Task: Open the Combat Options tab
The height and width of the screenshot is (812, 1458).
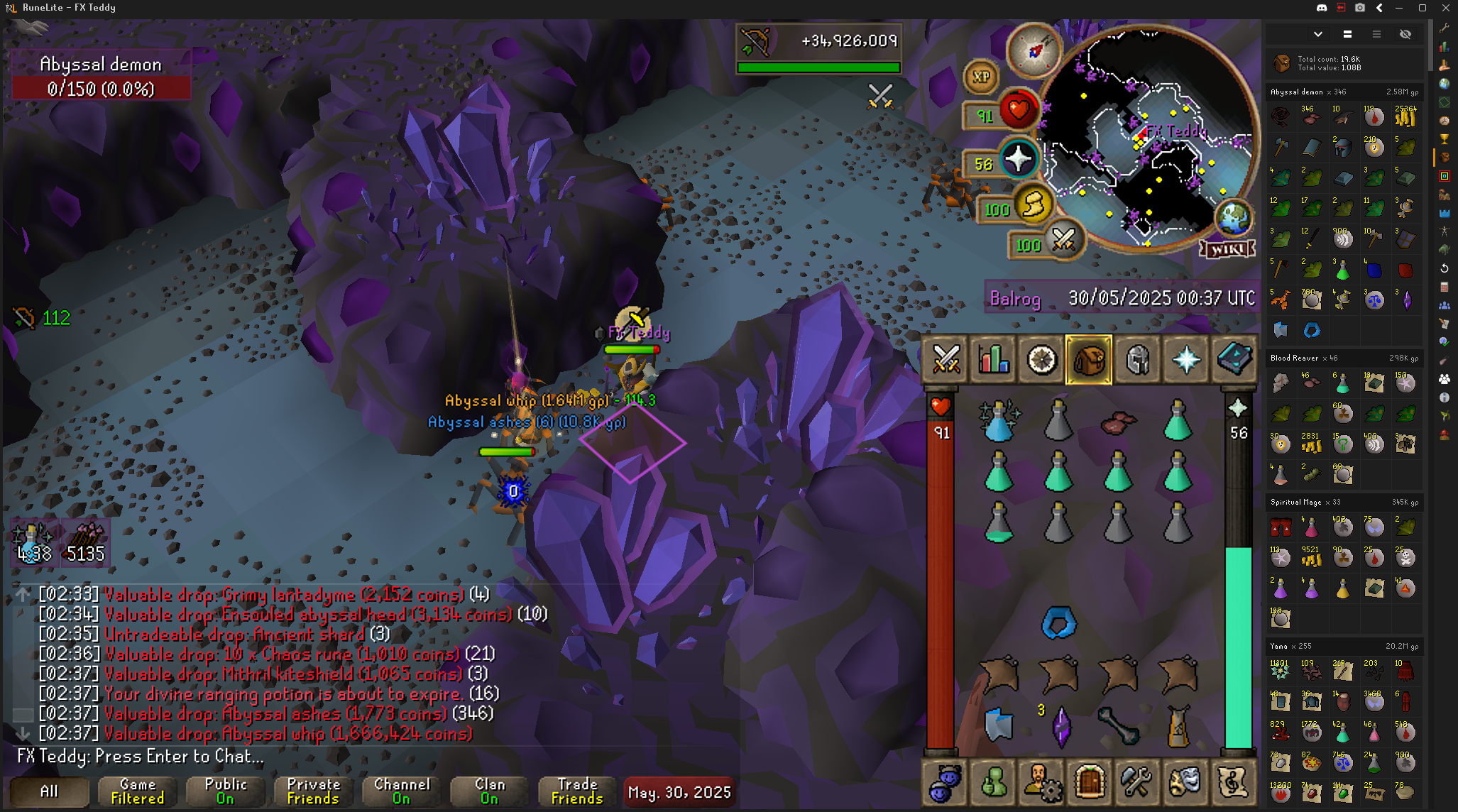Action: 945,359
